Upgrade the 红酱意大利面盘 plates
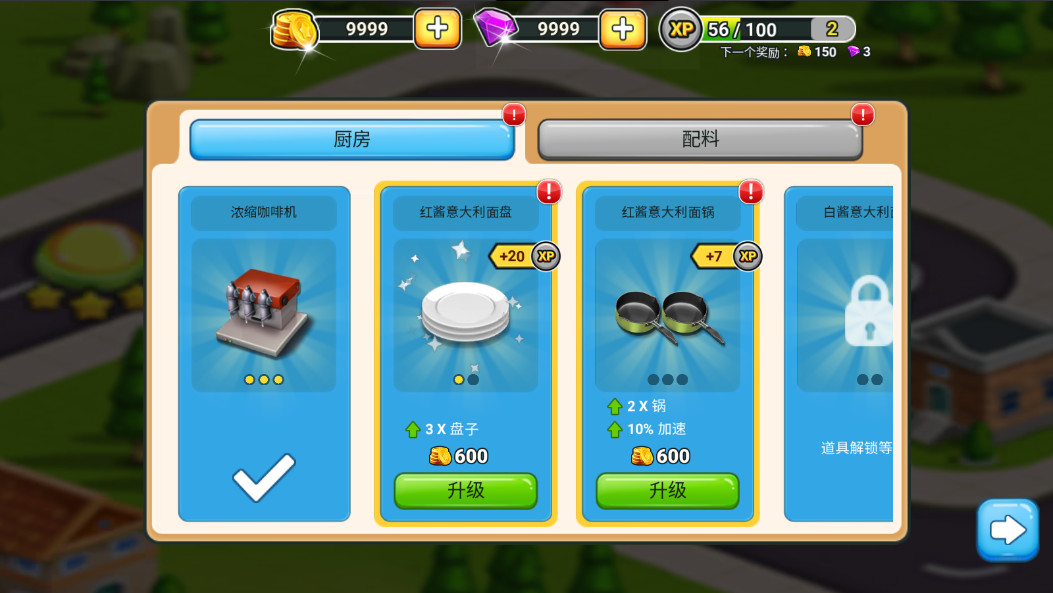This screenshot has width=1053, height=593. click(x=465, y=490)
